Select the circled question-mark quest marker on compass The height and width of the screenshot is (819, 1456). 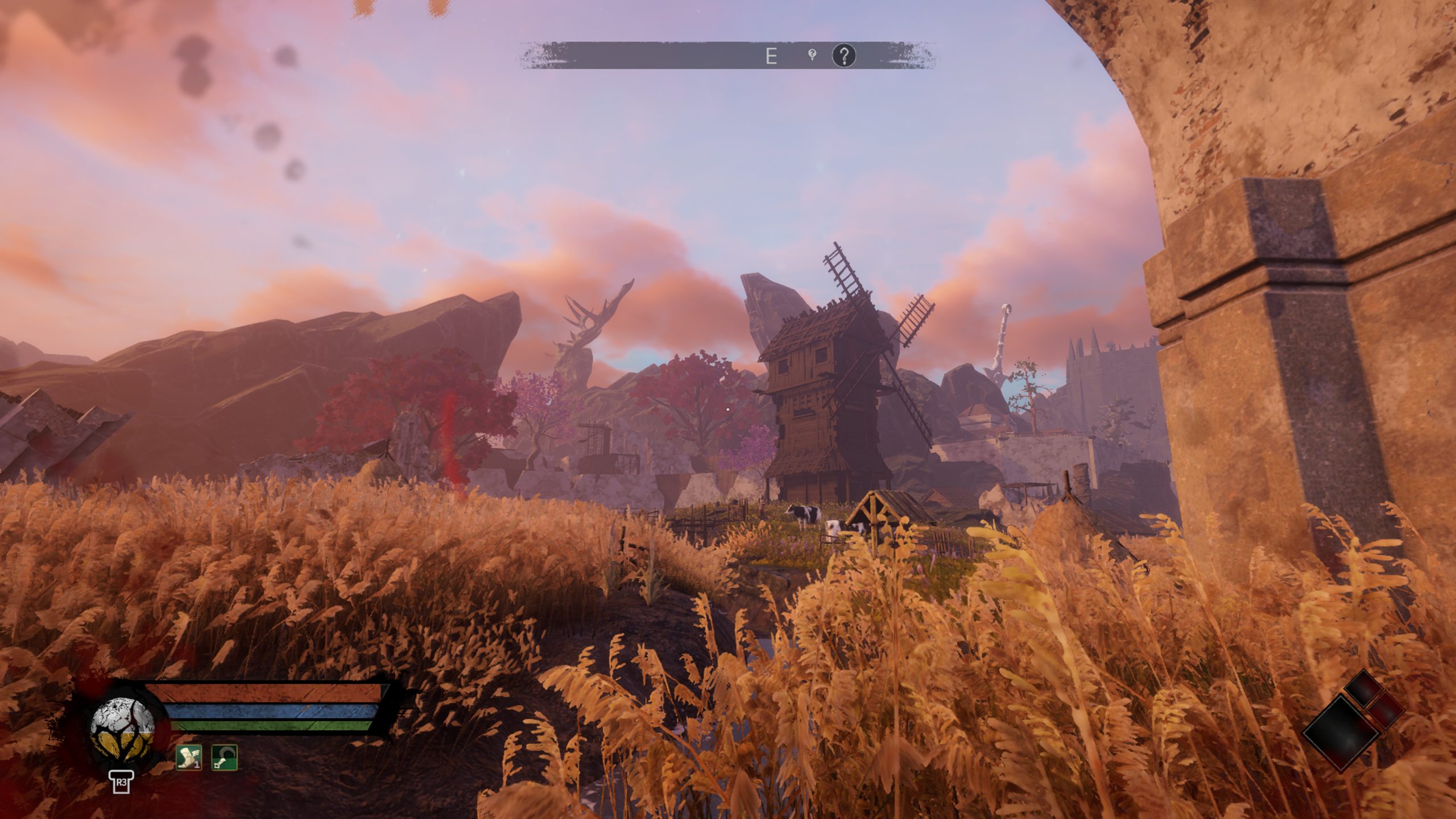844,56
